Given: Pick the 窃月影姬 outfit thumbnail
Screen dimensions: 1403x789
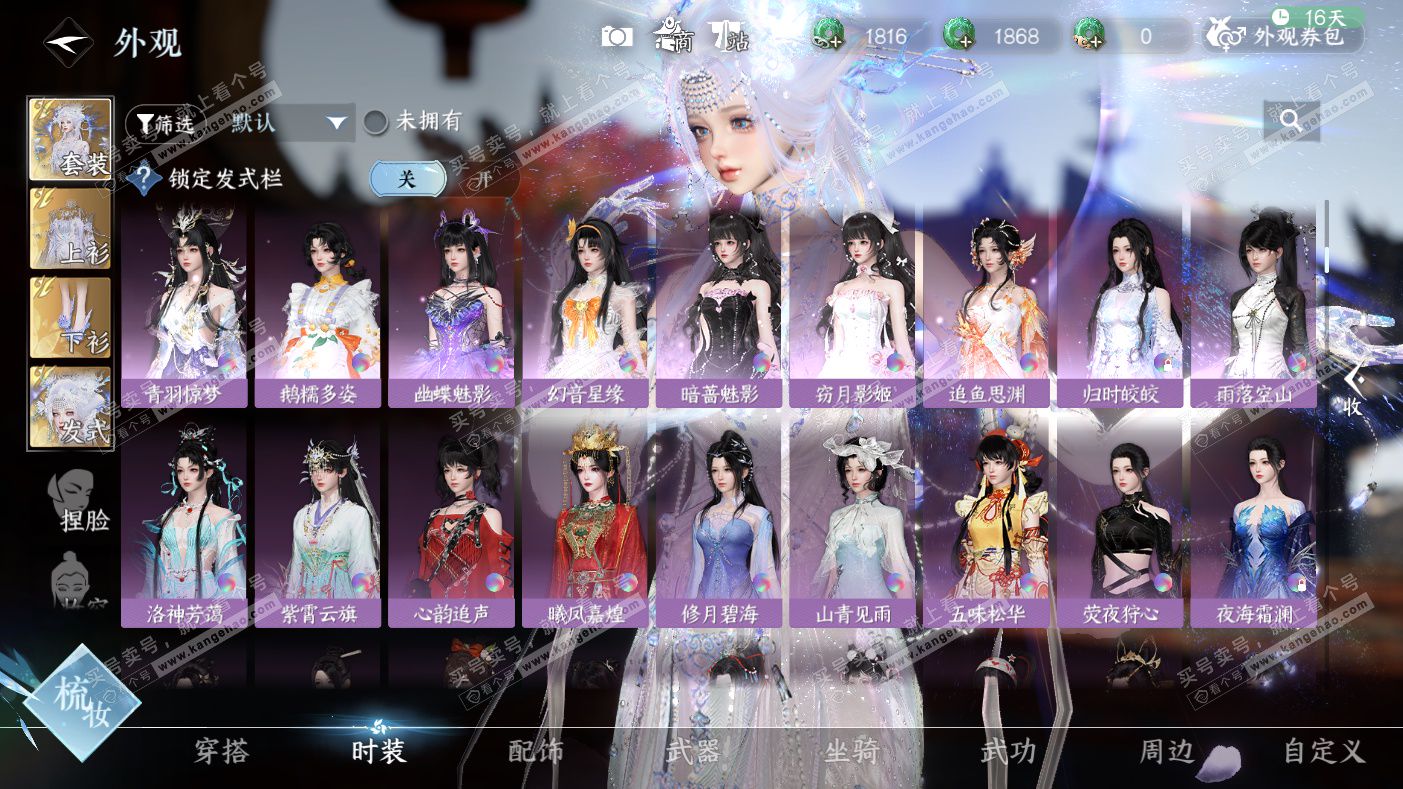Looking at the screenshot, I should [854, 308].
